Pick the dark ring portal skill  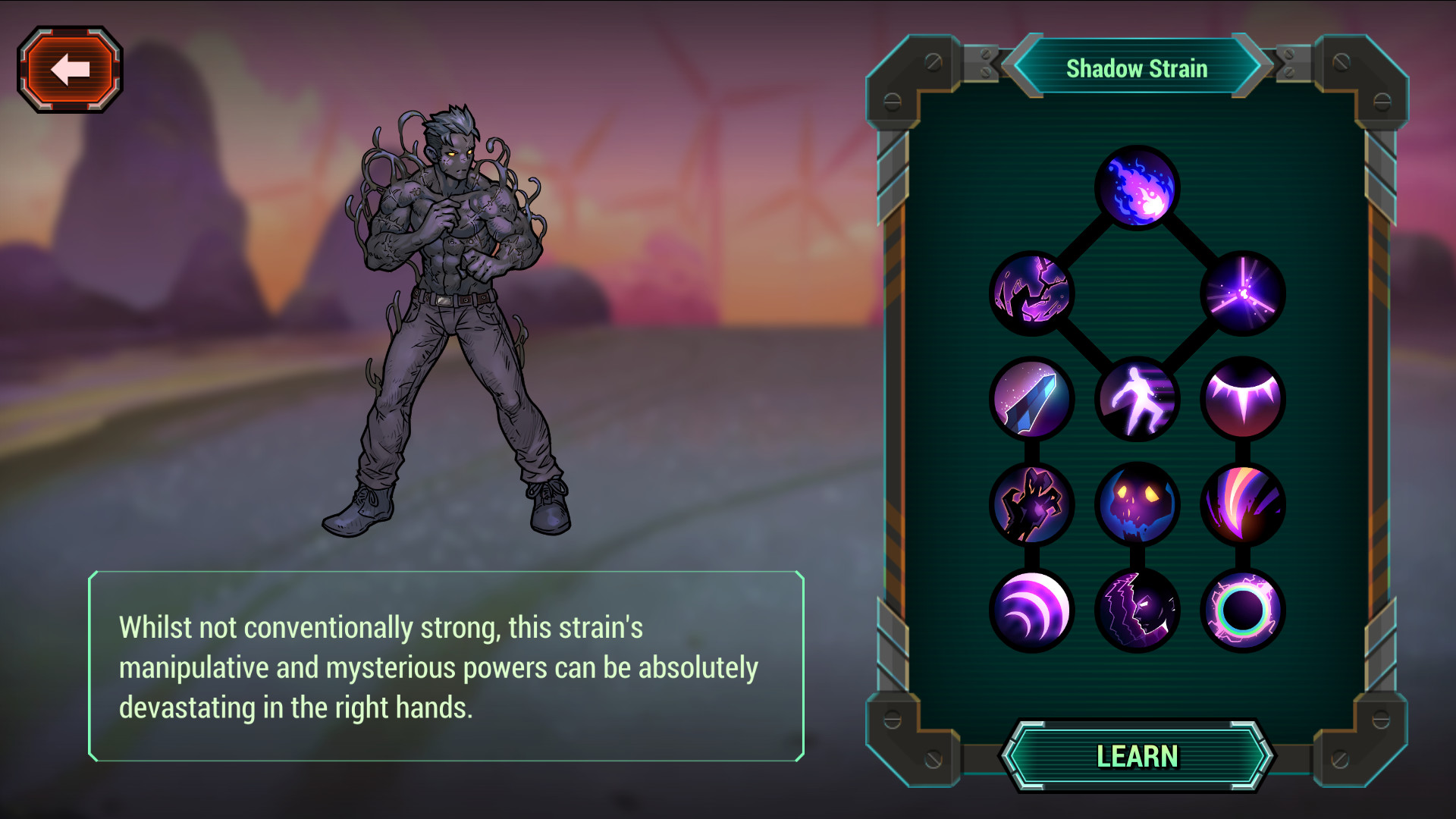(x=1242, y=610)
